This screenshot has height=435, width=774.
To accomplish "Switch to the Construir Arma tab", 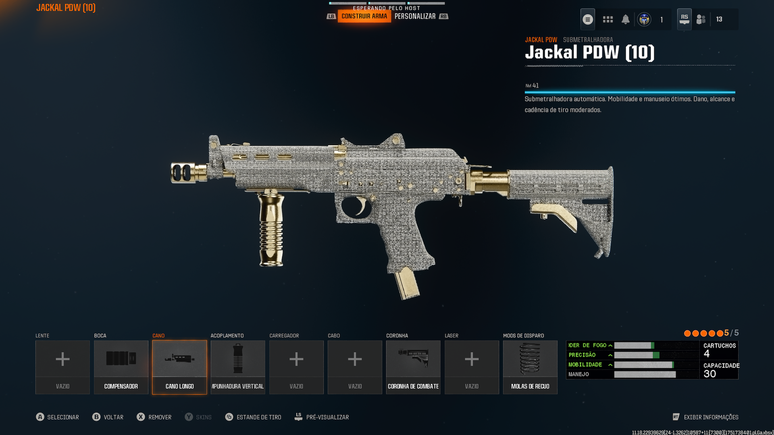I will coord(364,16).
